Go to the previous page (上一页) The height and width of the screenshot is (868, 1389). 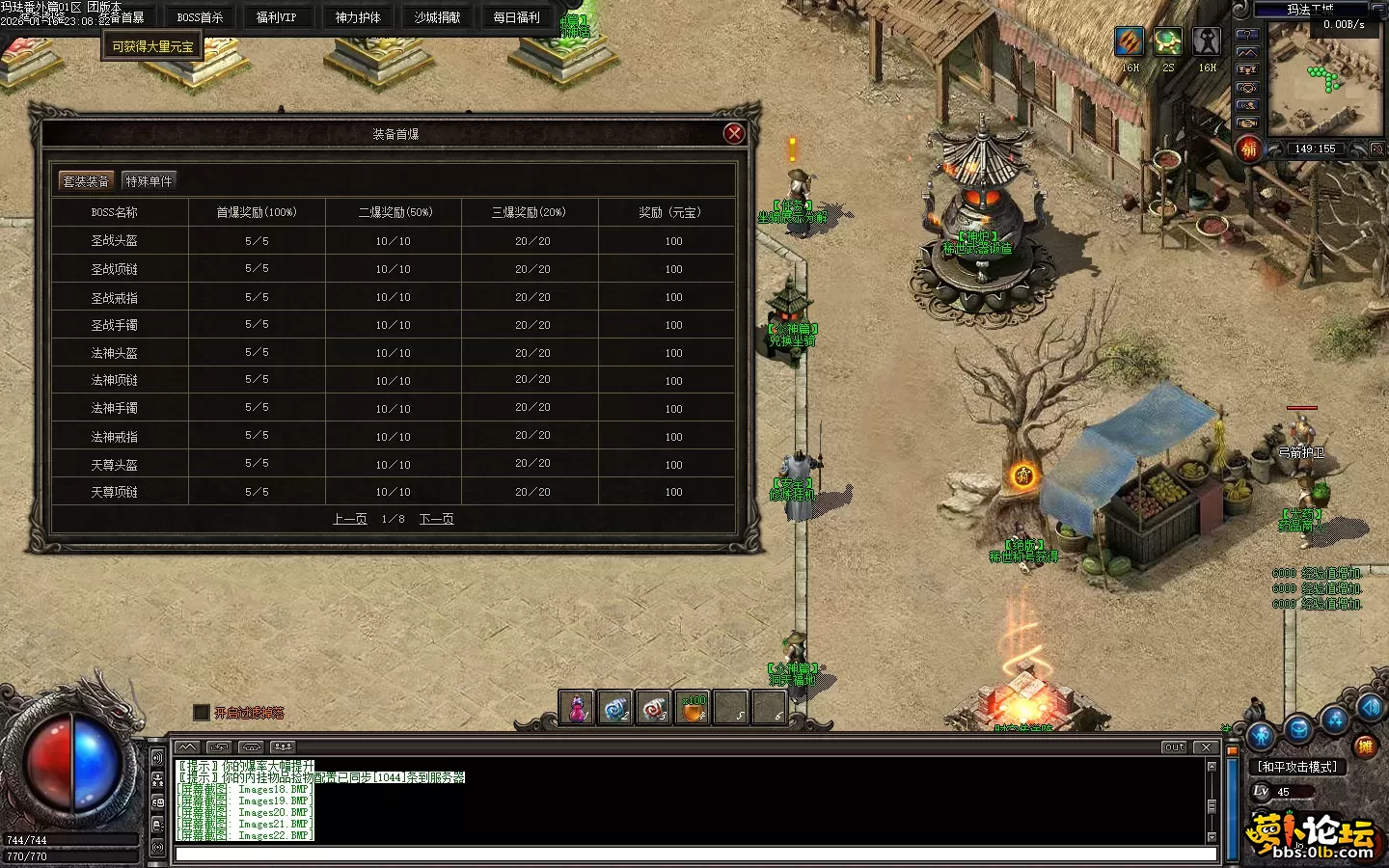point(350,519)
